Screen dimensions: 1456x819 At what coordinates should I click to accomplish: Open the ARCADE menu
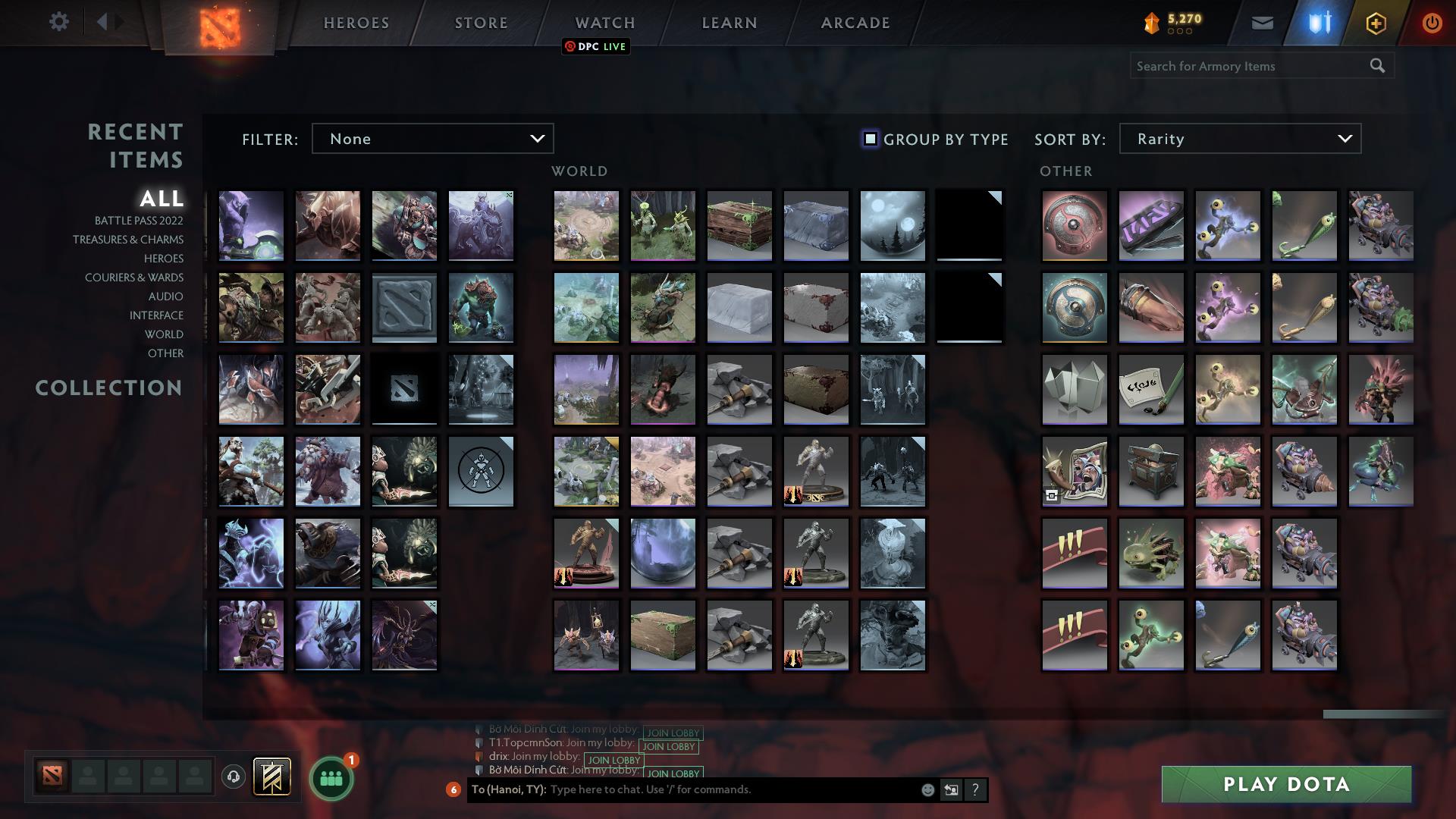(x=854, y=23)
